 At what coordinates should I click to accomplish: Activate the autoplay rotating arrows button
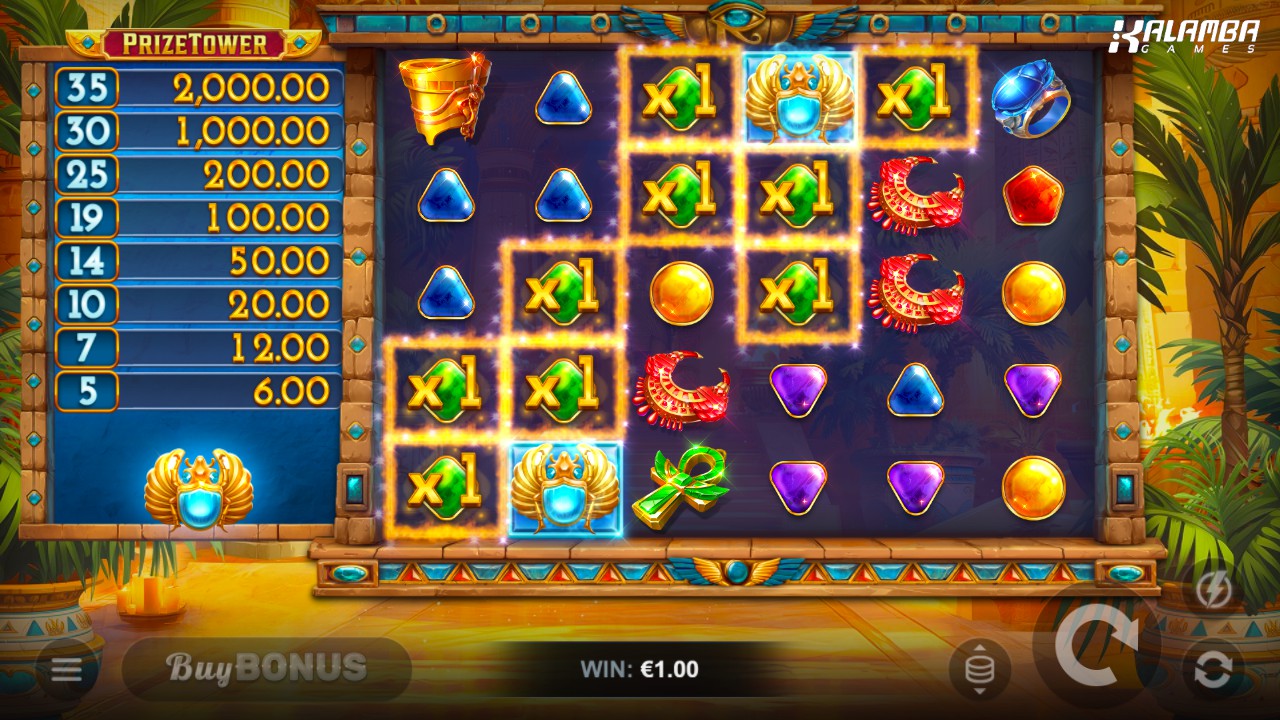click(x=1212, y=669)
